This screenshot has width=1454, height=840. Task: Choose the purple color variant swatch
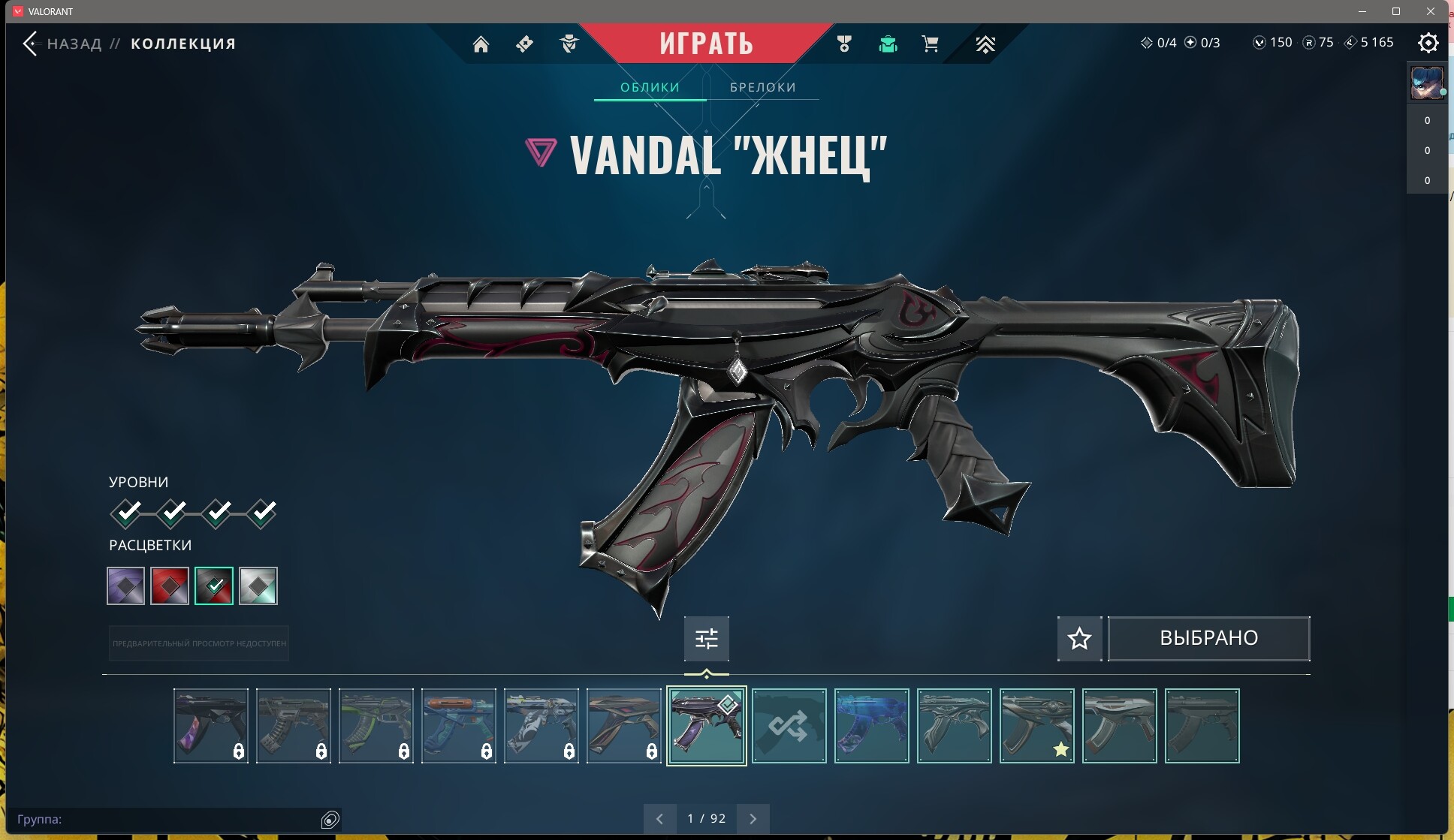pyautogui.click(x=125, y=586)
